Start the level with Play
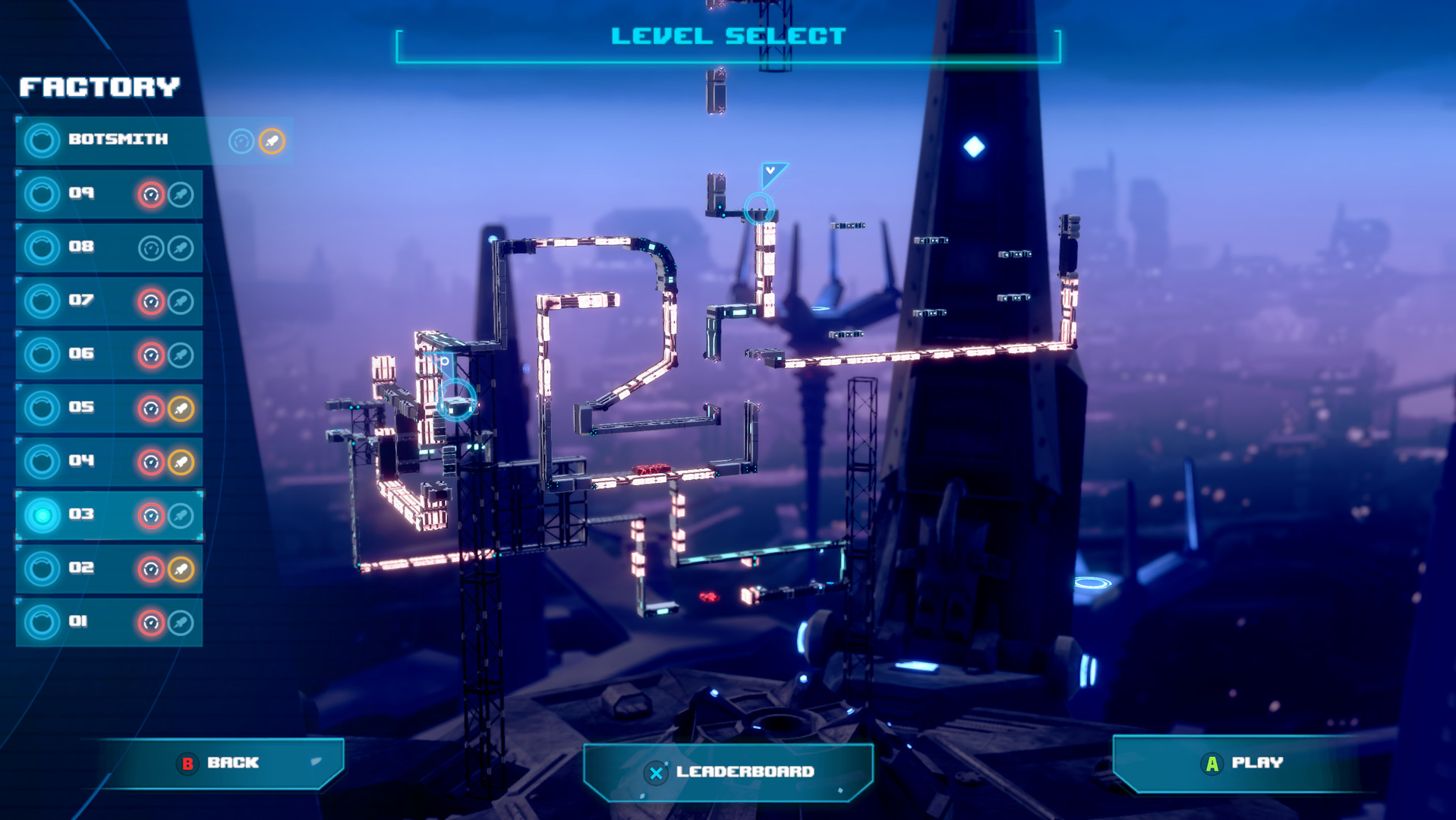Viewport: 1456px width, 820px height. [x=1243, y=763]
